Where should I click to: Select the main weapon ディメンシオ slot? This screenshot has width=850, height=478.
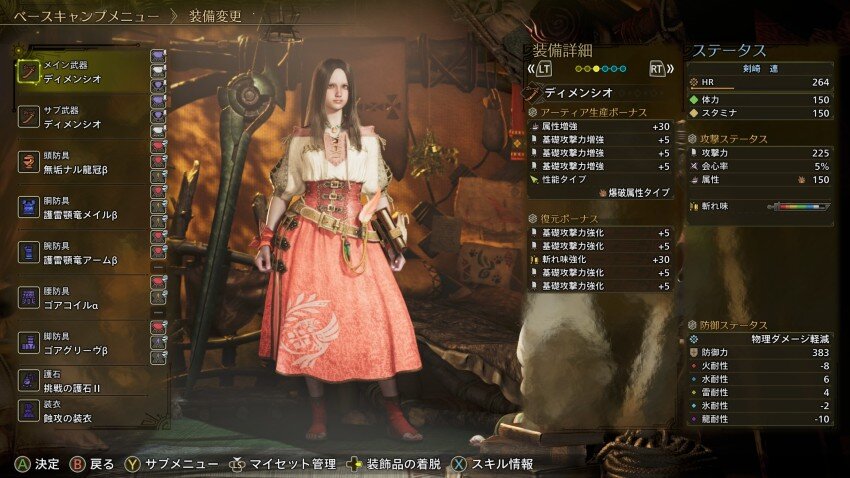coord(85,71)
